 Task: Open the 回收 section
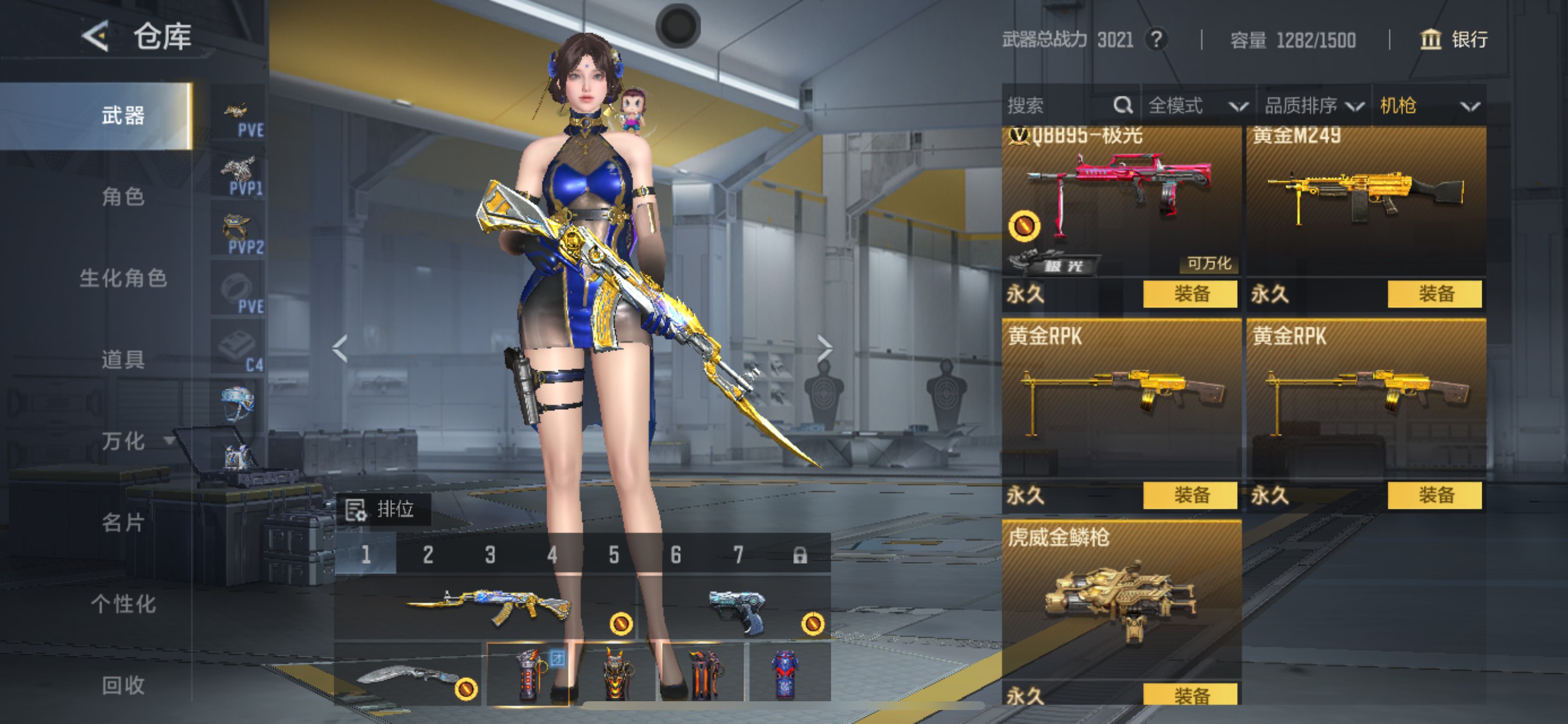click(x=123, y=686)
